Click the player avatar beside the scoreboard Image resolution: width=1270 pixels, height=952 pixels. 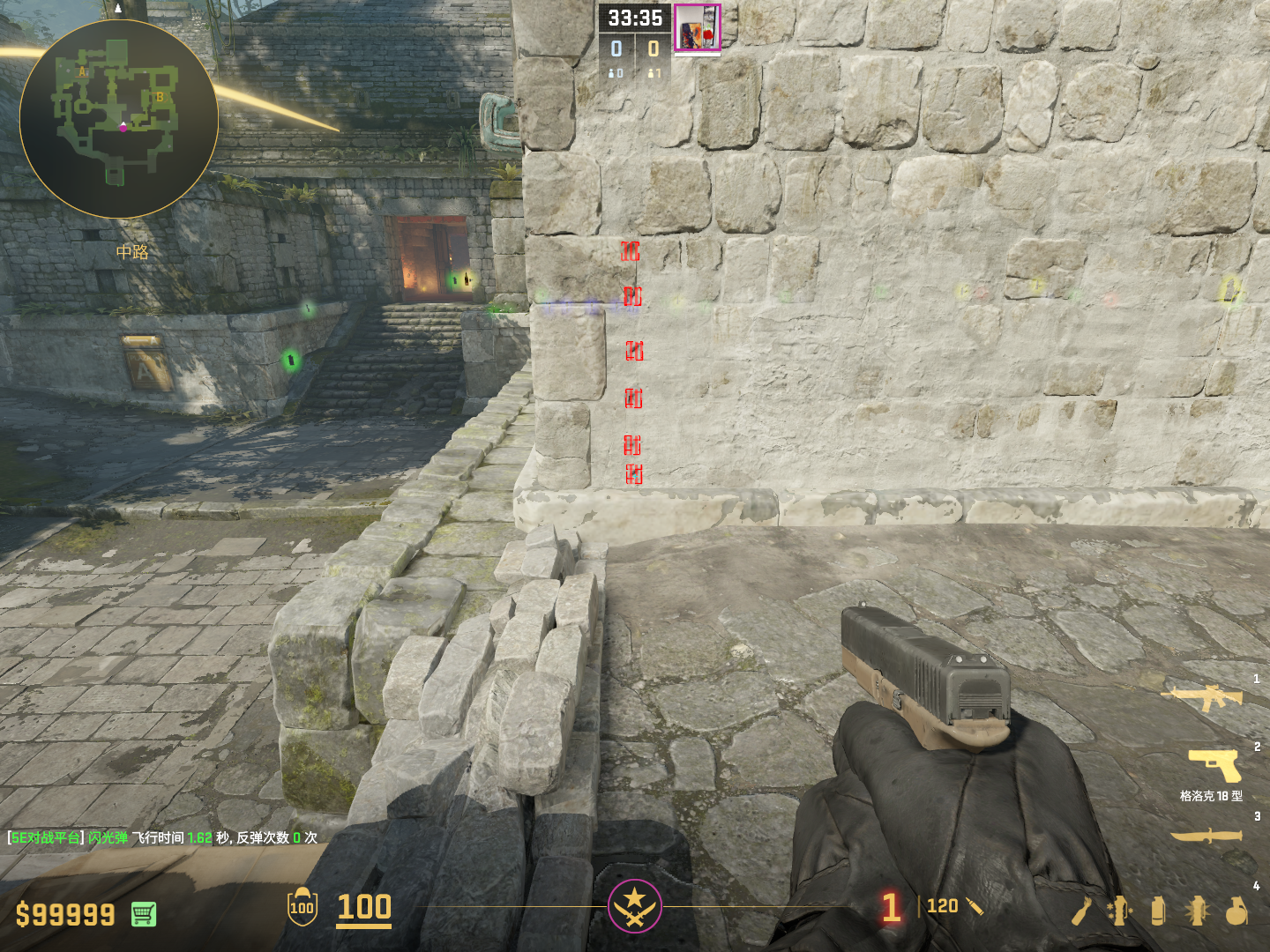pos(698,28)
